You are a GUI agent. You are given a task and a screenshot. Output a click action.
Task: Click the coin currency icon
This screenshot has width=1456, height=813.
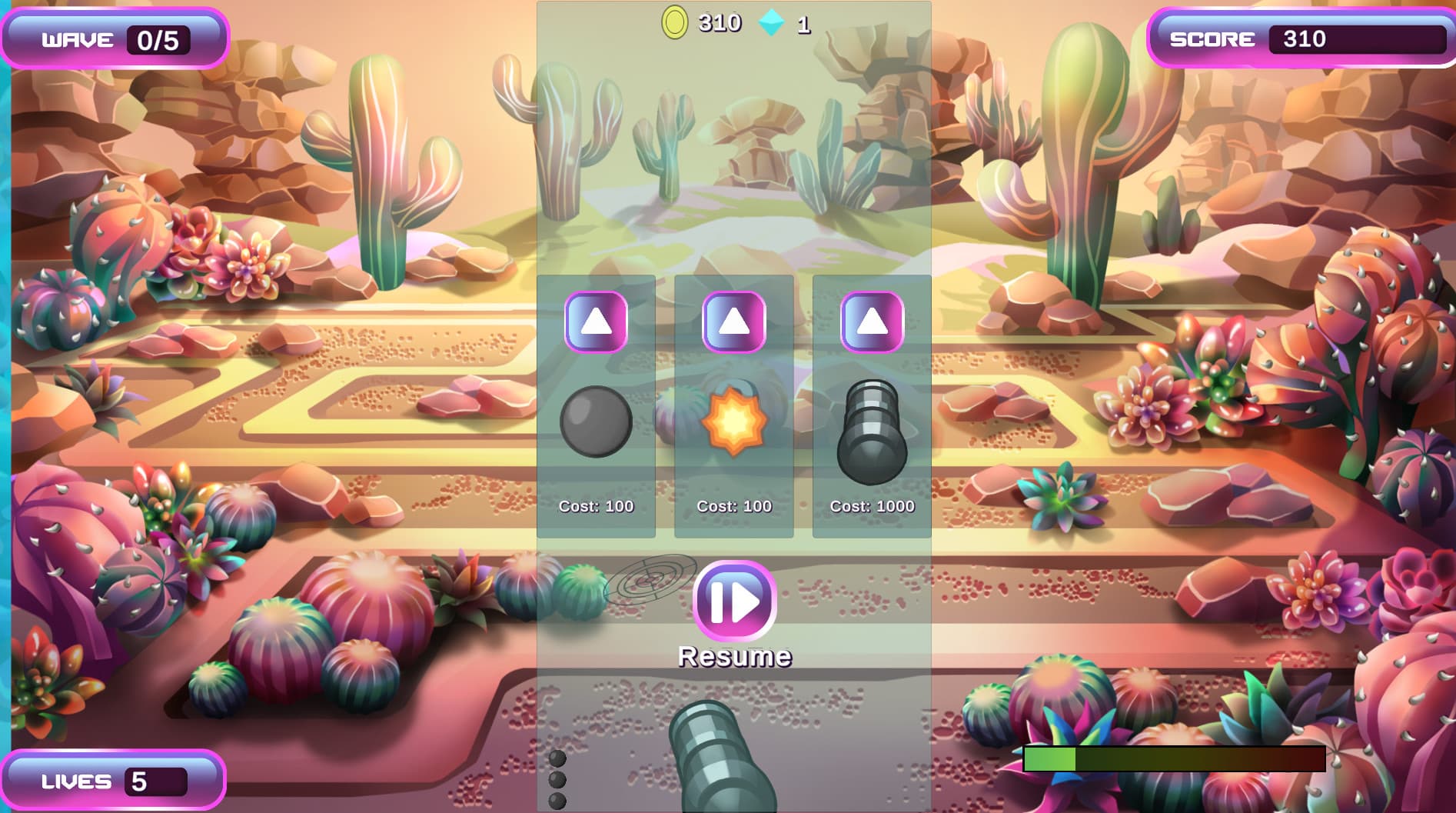pyautogui.click(x=675, y=22)
